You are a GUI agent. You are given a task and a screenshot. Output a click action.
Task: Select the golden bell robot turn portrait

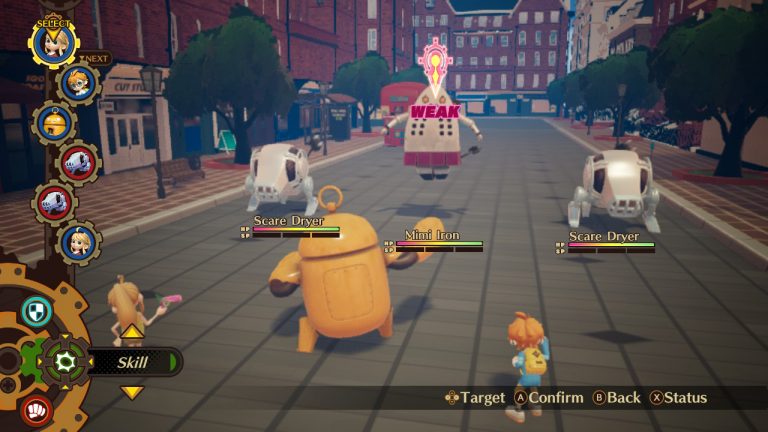pos(55,123)
